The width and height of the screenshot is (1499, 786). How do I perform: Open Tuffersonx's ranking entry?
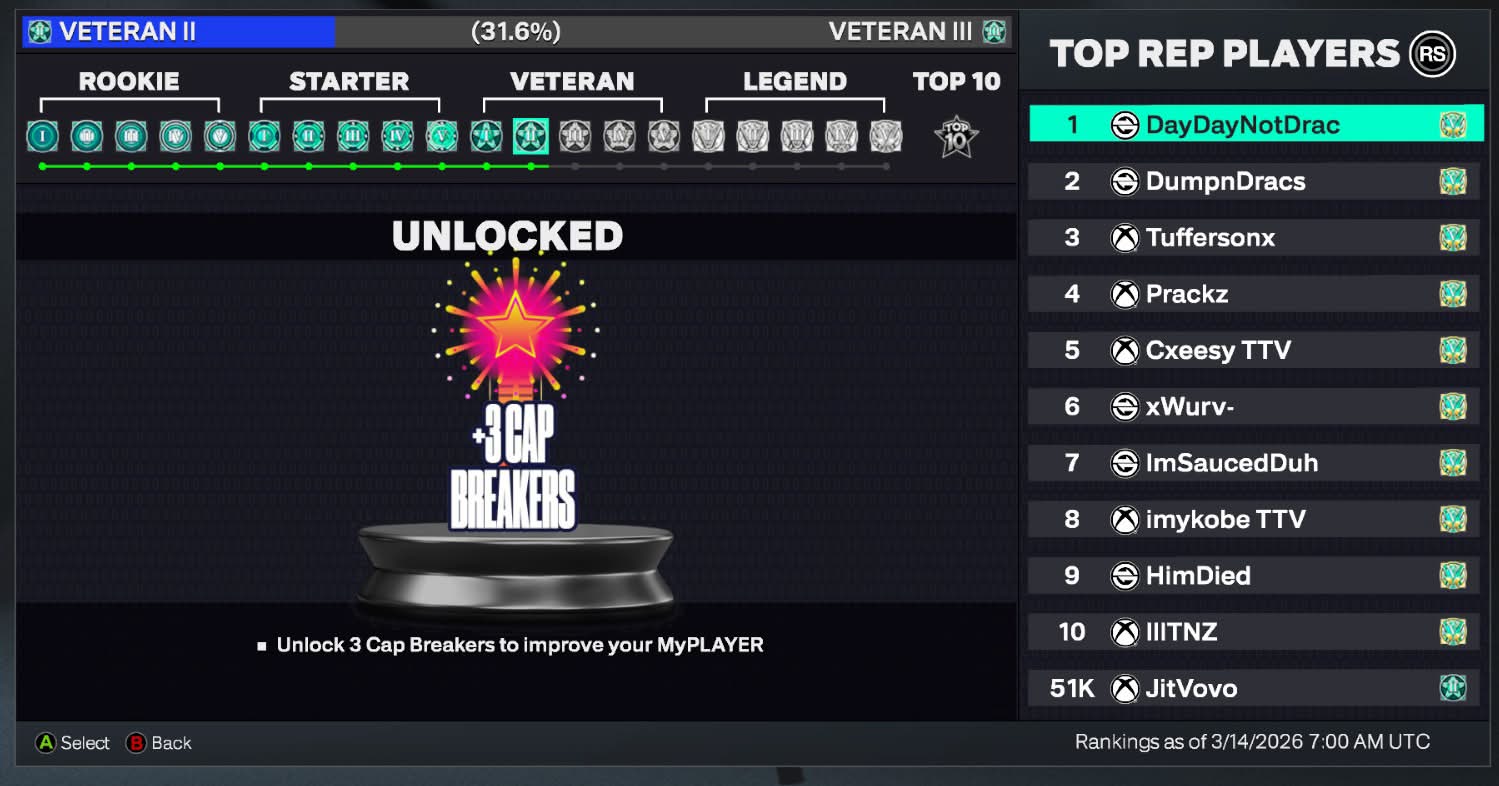tap(1254, 238)
